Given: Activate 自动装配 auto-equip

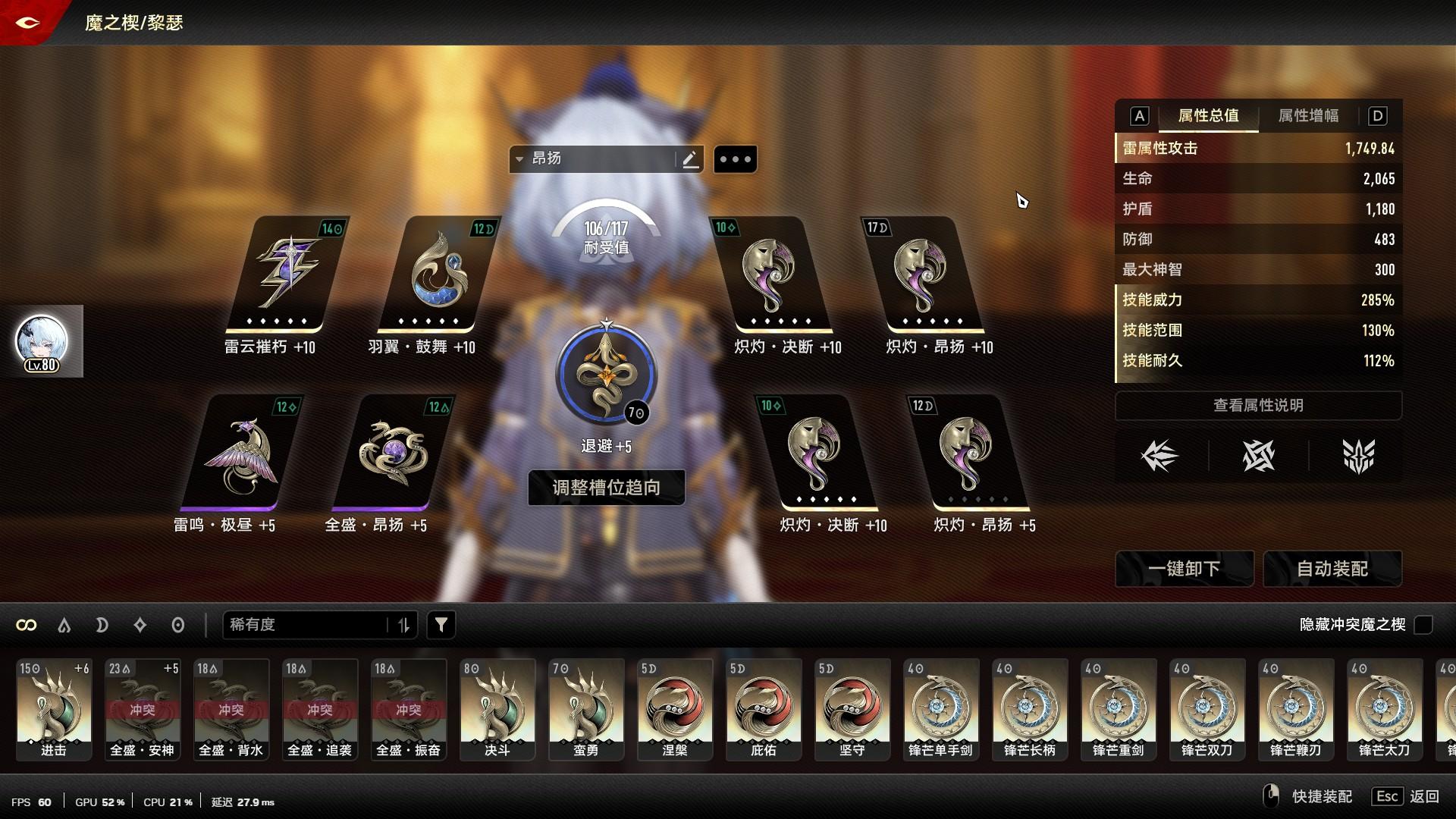Looking at the screenshot, I should pos(1332,569).
